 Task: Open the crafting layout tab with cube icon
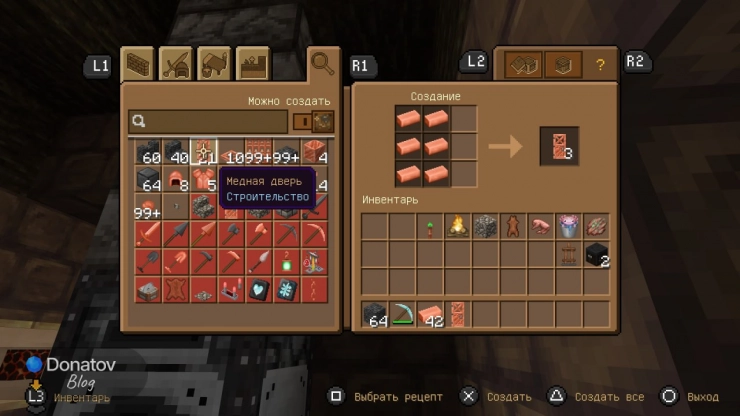564,65
